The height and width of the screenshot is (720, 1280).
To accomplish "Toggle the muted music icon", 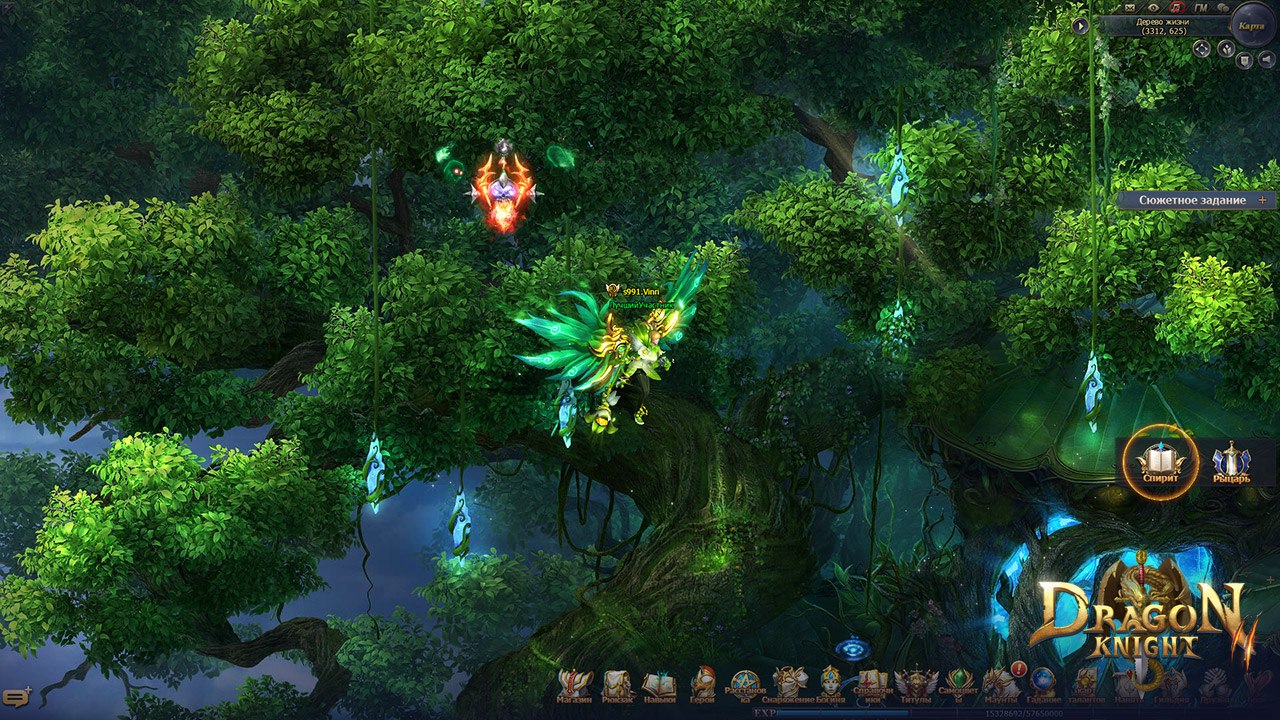I will 1177,7.
